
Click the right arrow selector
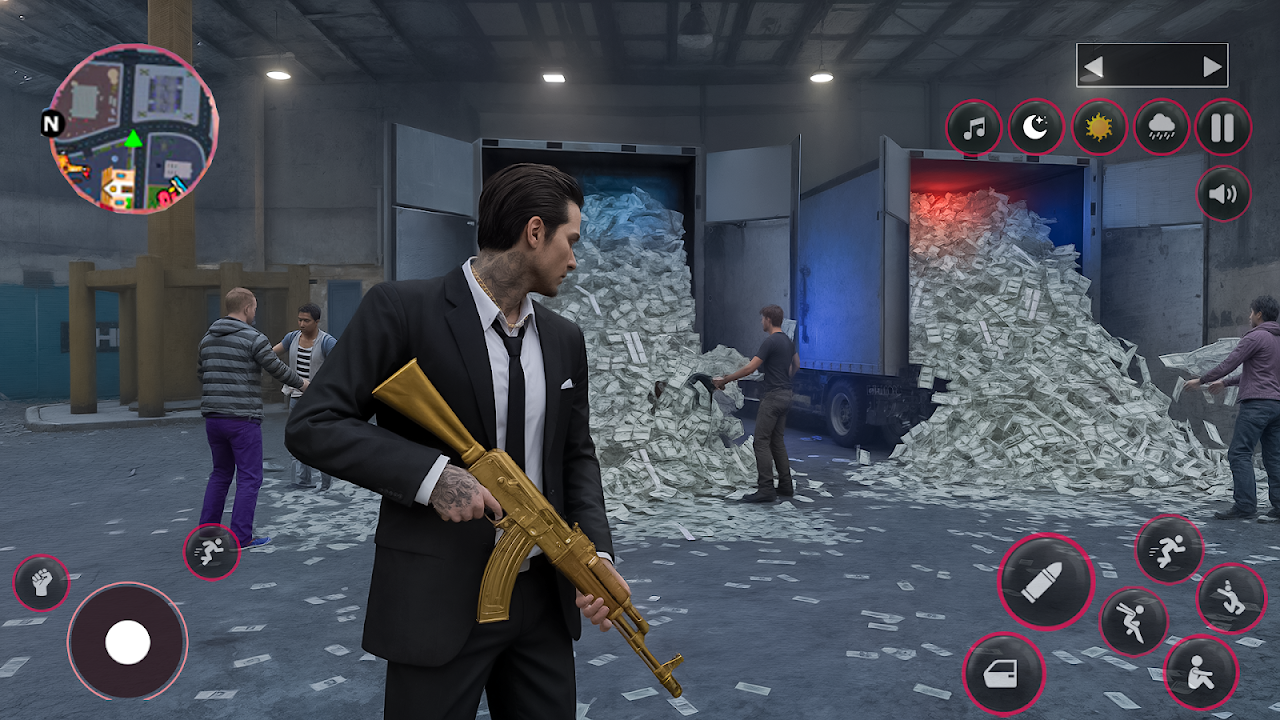tap(1212, 67)
